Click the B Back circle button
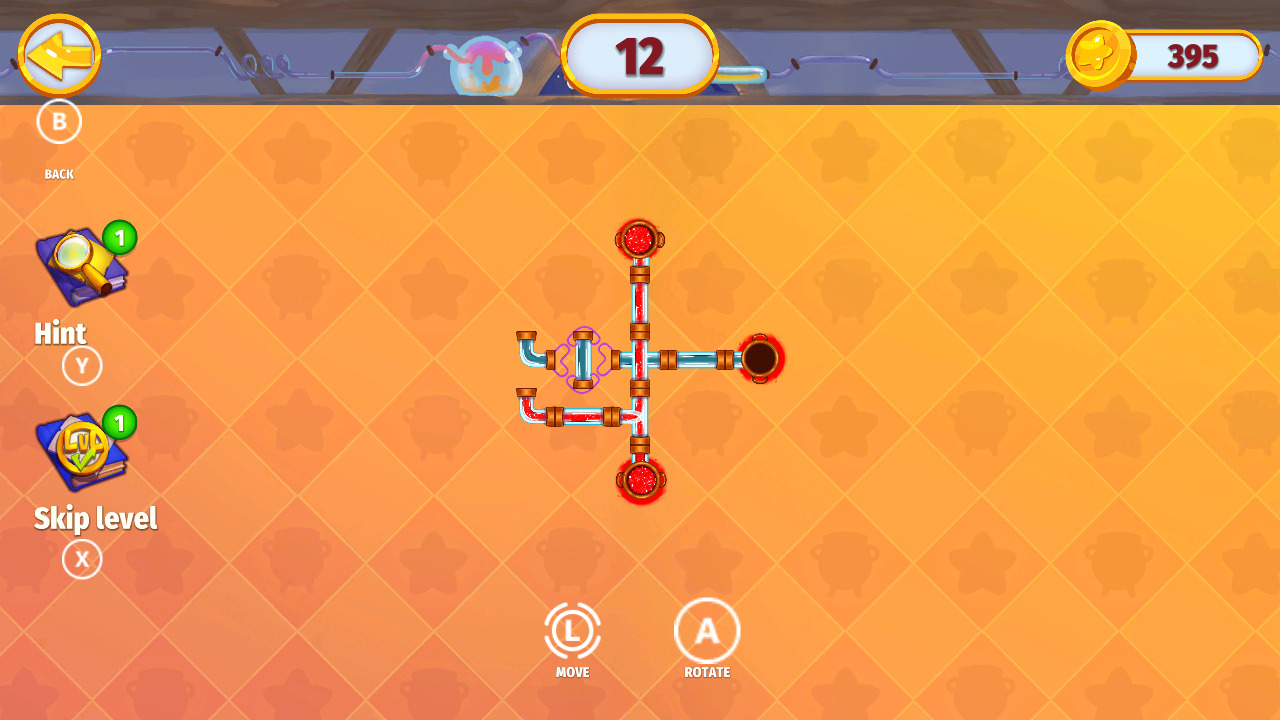Image resolution: width=1280 pixels, height=720 pixels. point(60,121)
